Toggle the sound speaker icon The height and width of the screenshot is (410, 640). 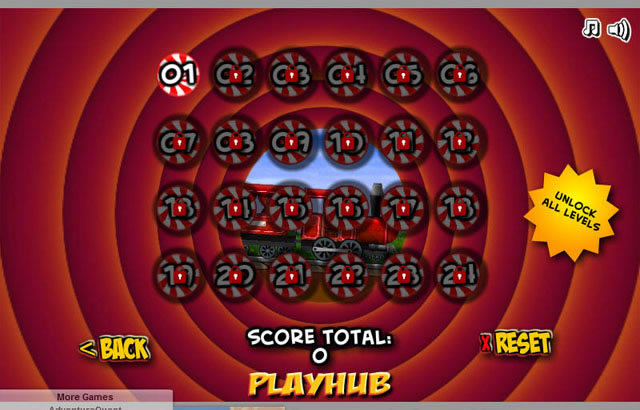click(617, 28)
